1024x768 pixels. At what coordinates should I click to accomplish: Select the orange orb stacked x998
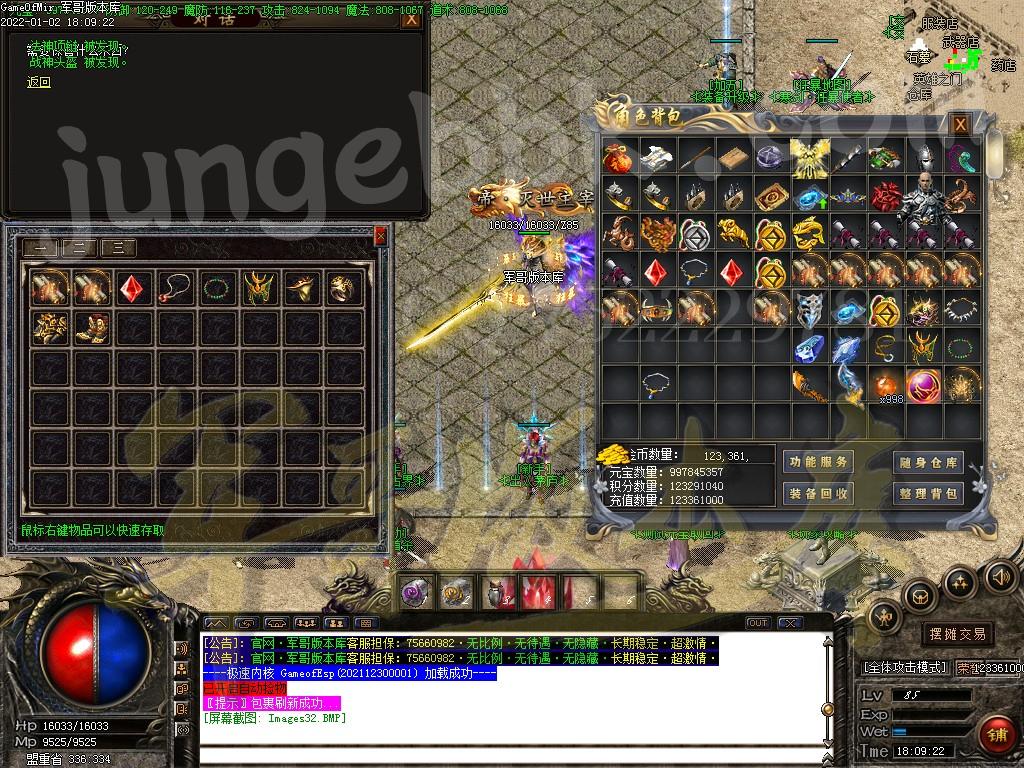pyautogui.click(x=885, y=385)
